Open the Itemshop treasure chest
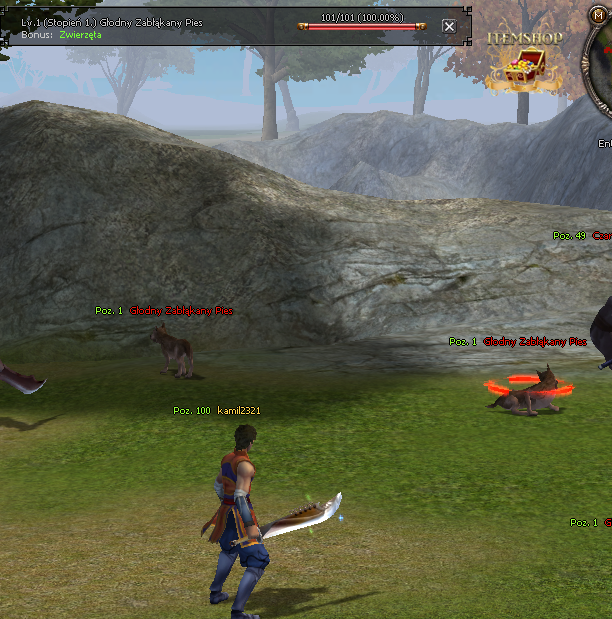 click(x=523, y=73)
